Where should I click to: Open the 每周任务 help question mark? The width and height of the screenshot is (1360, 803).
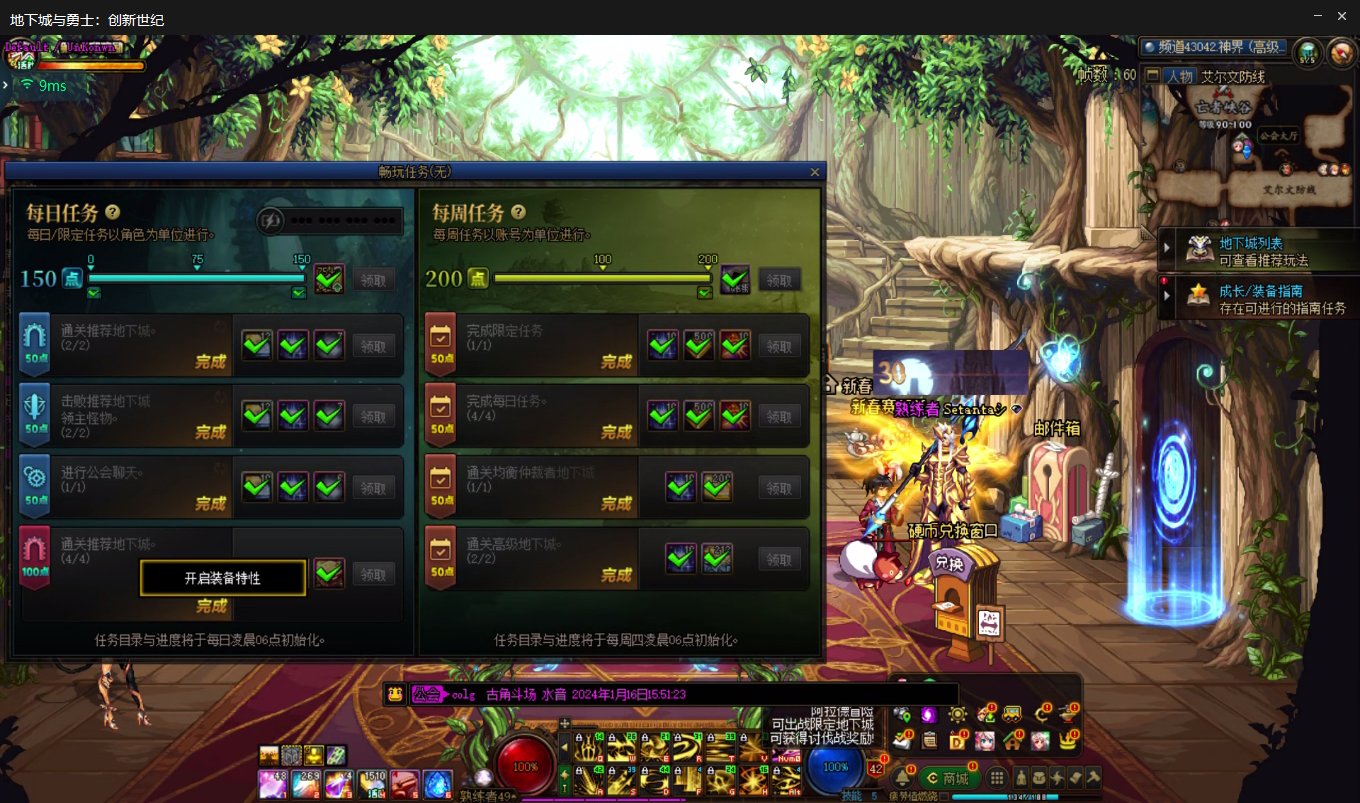pos(518,212)
